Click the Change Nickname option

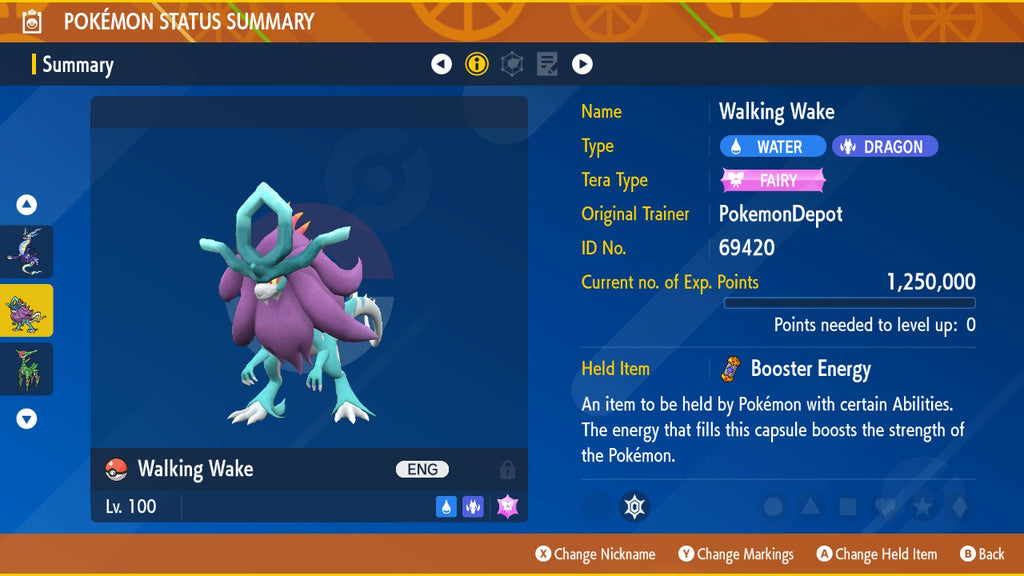pyautogui.click(x=596, y=554)
